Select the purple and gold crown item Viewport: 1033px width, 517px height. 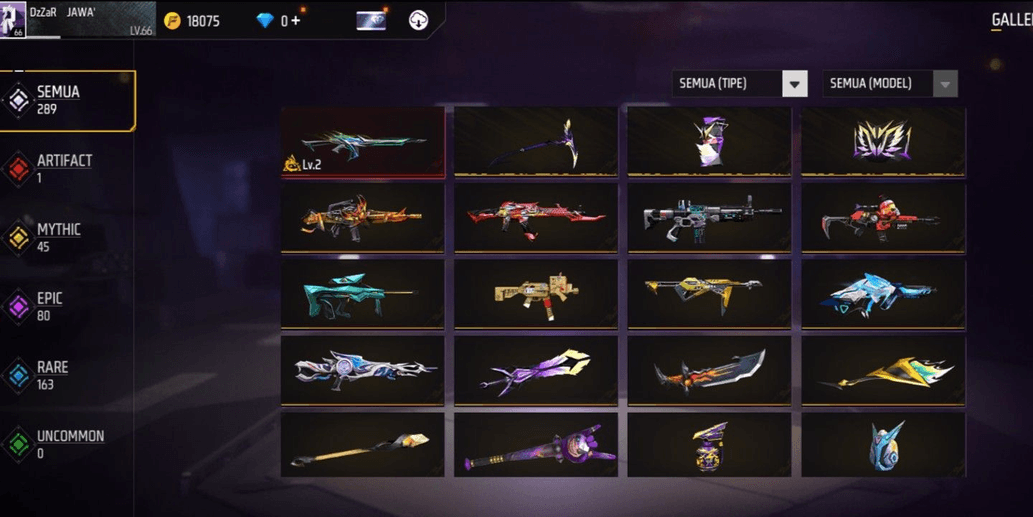pos(882,142)
